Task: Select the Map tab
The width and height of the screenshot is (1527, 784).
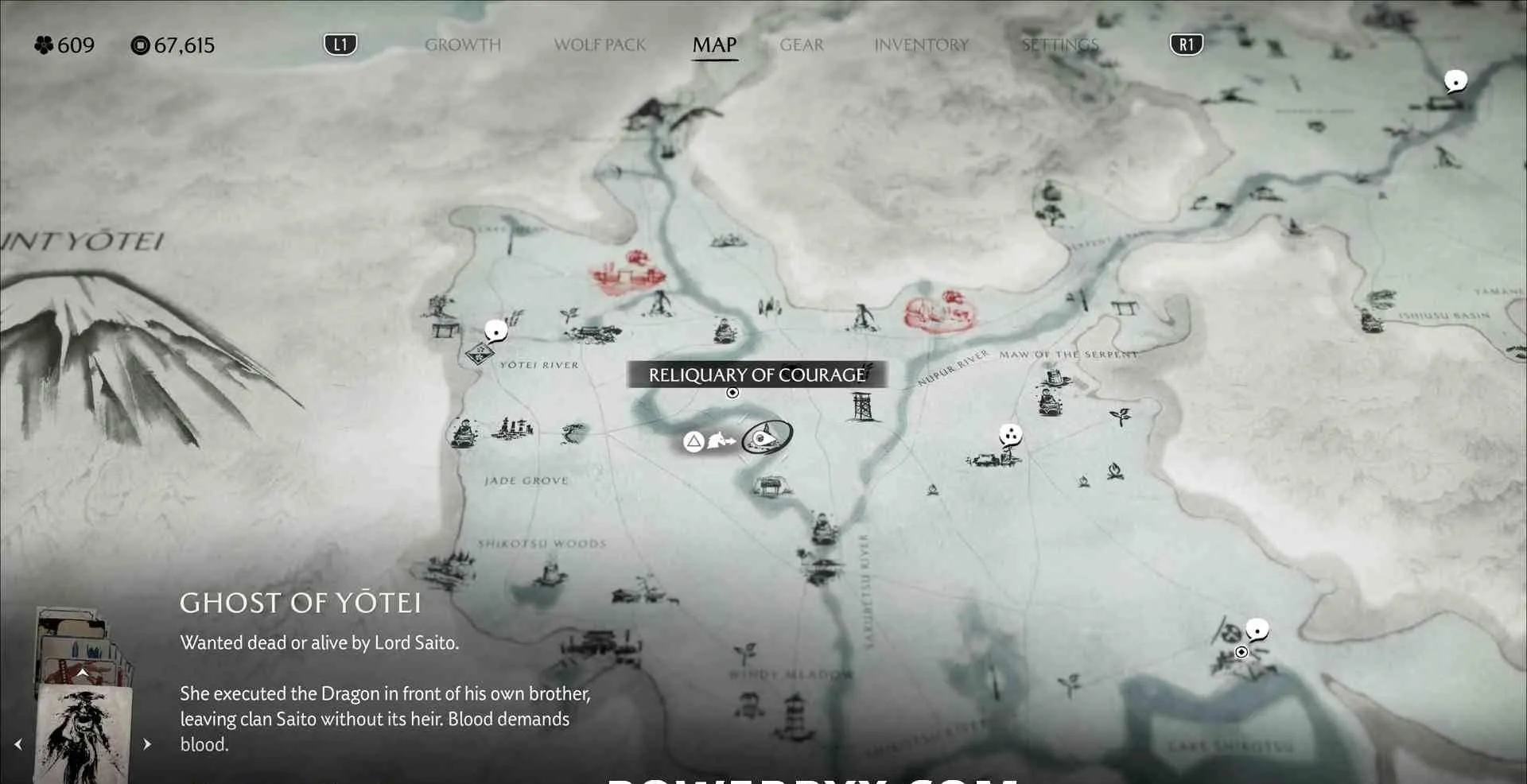Action: 714,45
